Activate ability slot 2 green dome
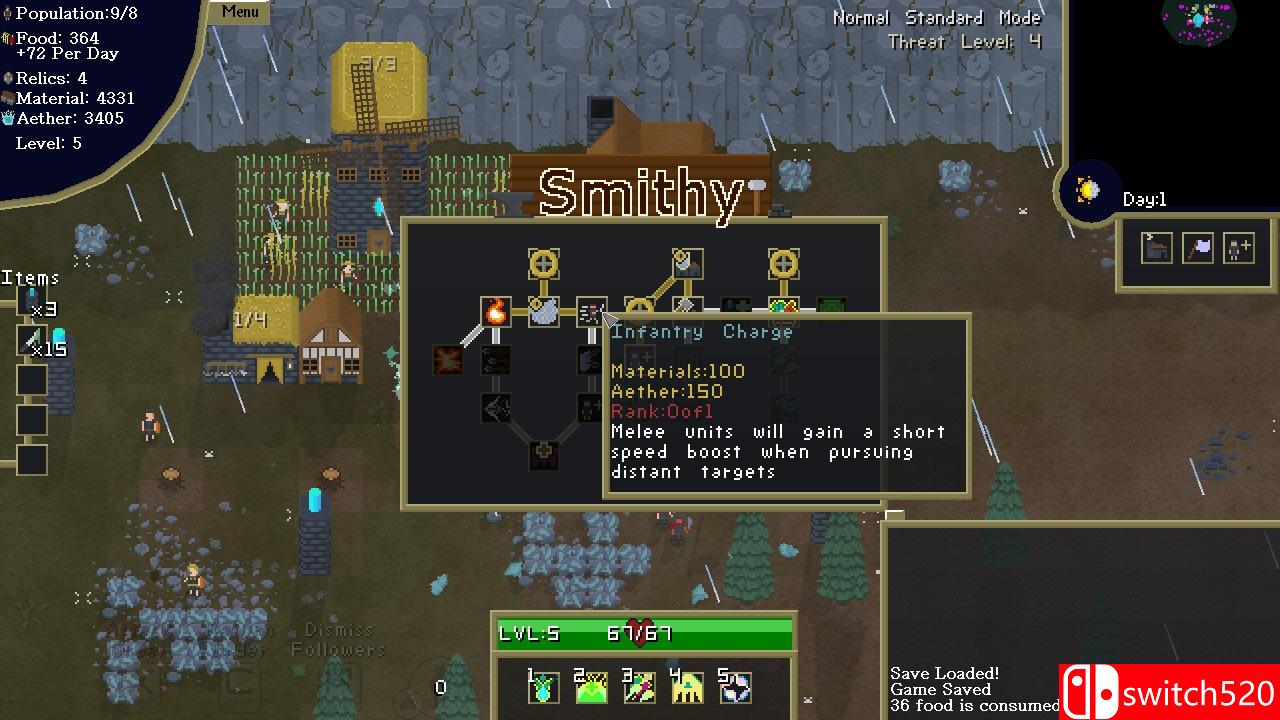1280x720 pixels. pyautogui.click(x=591, y=687)
